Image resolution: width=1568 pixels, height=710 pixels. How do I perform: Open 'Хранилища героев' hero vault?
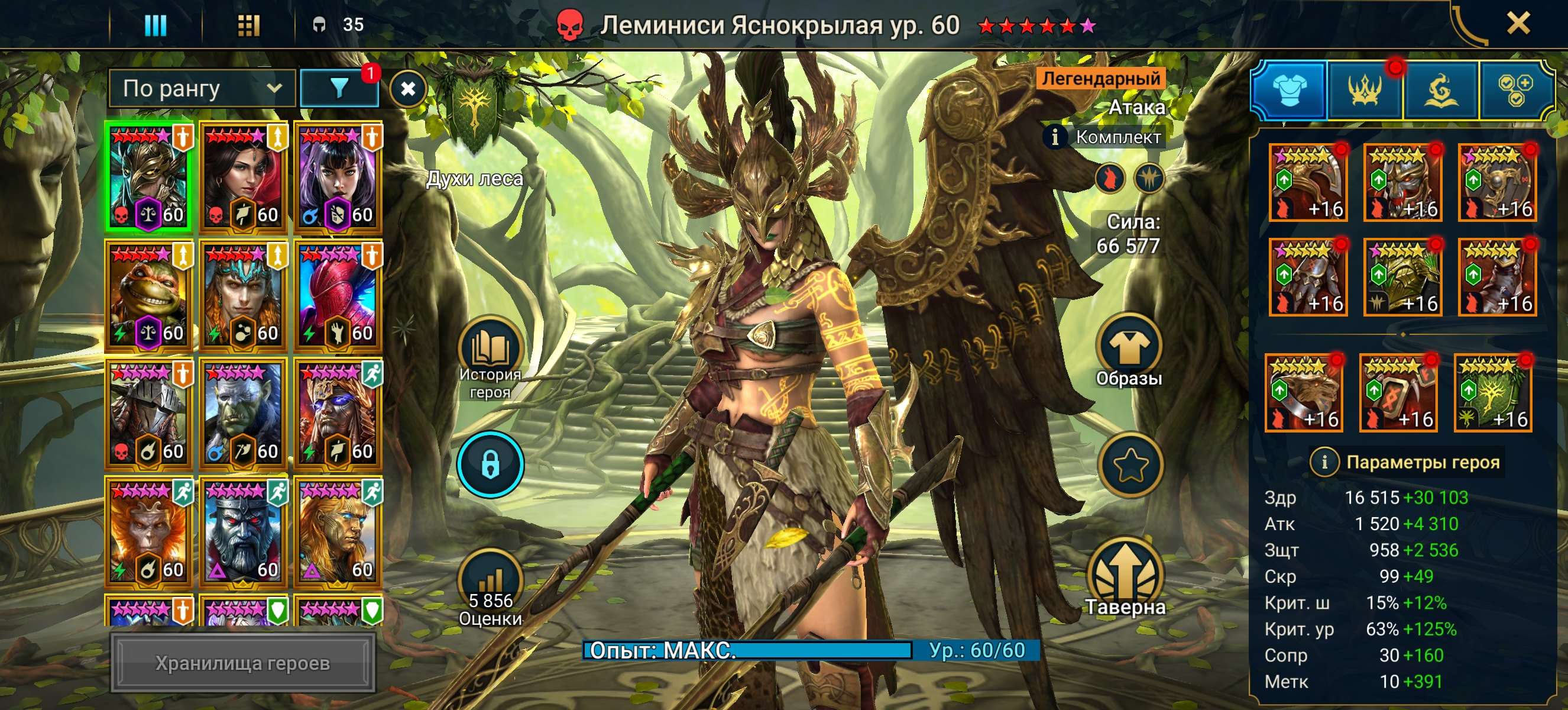[x=242, y=663]
